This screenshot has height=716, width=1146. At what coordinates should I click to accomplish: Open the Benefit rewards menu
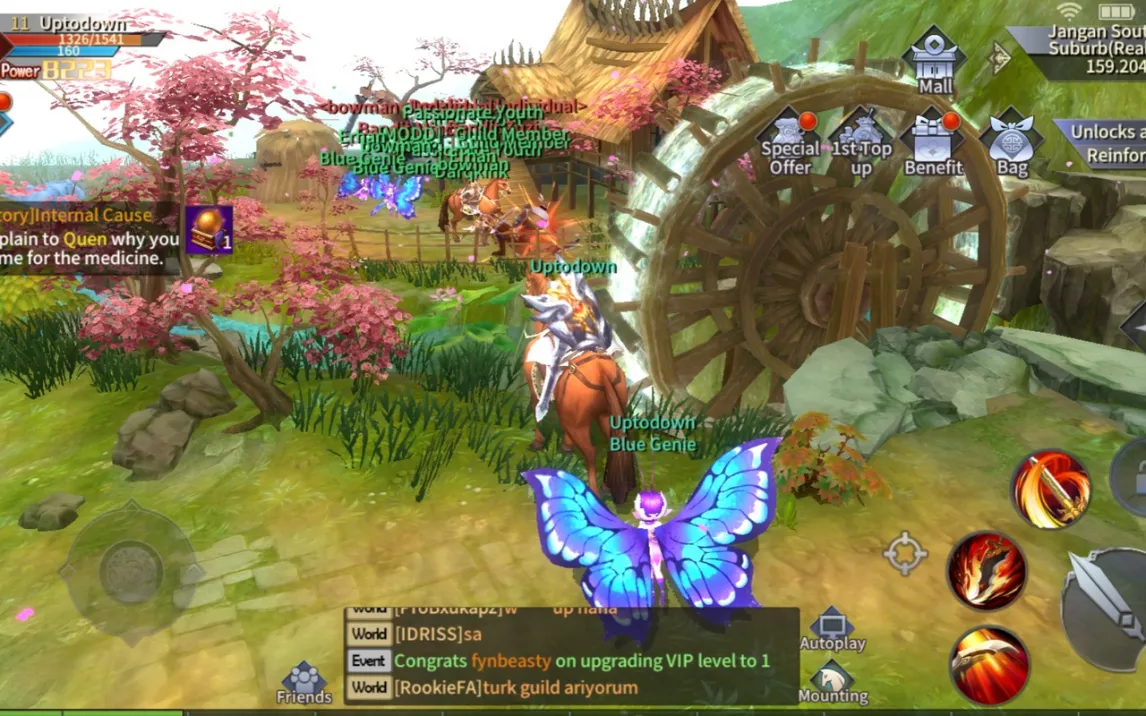click(x=933, y=141)
